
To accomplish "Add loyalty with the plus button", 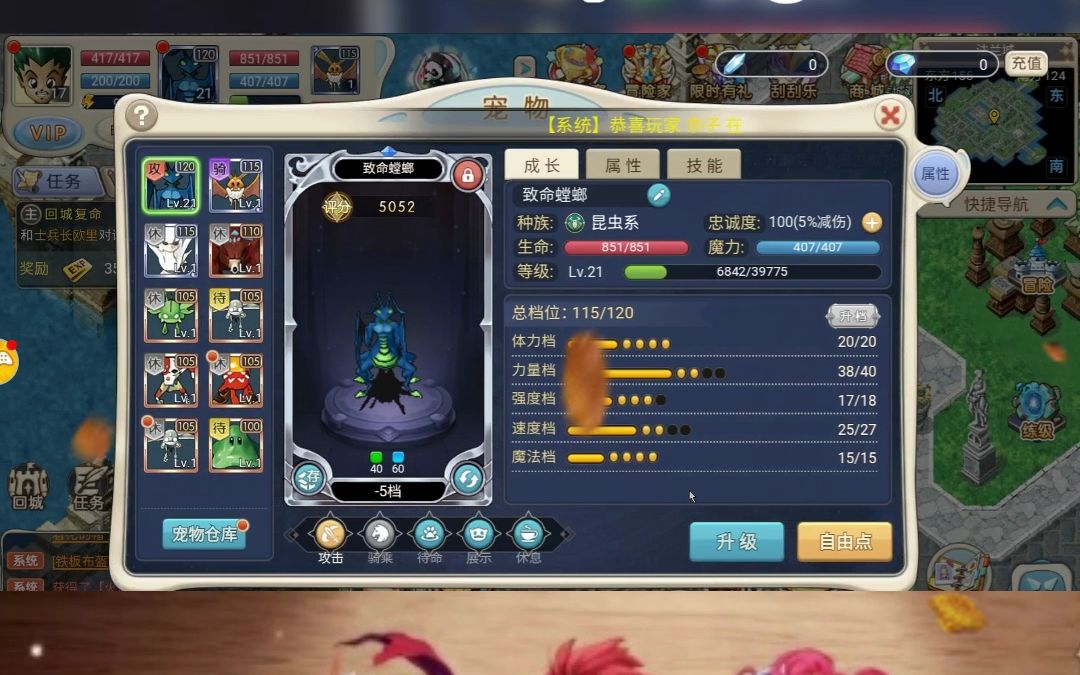I will tap(872, 222).
